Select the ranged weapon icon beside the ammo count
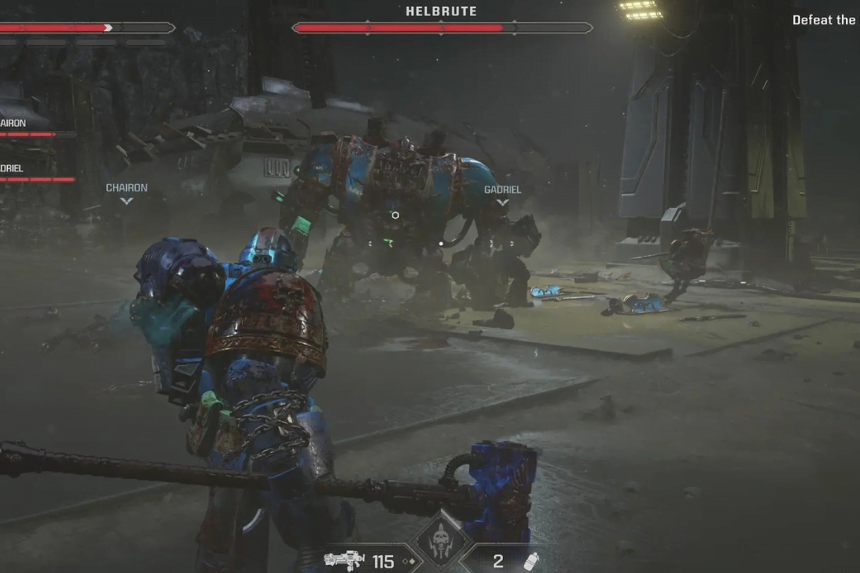The width and height of the screenshot is (860, 573). click(x=345, y=560)
